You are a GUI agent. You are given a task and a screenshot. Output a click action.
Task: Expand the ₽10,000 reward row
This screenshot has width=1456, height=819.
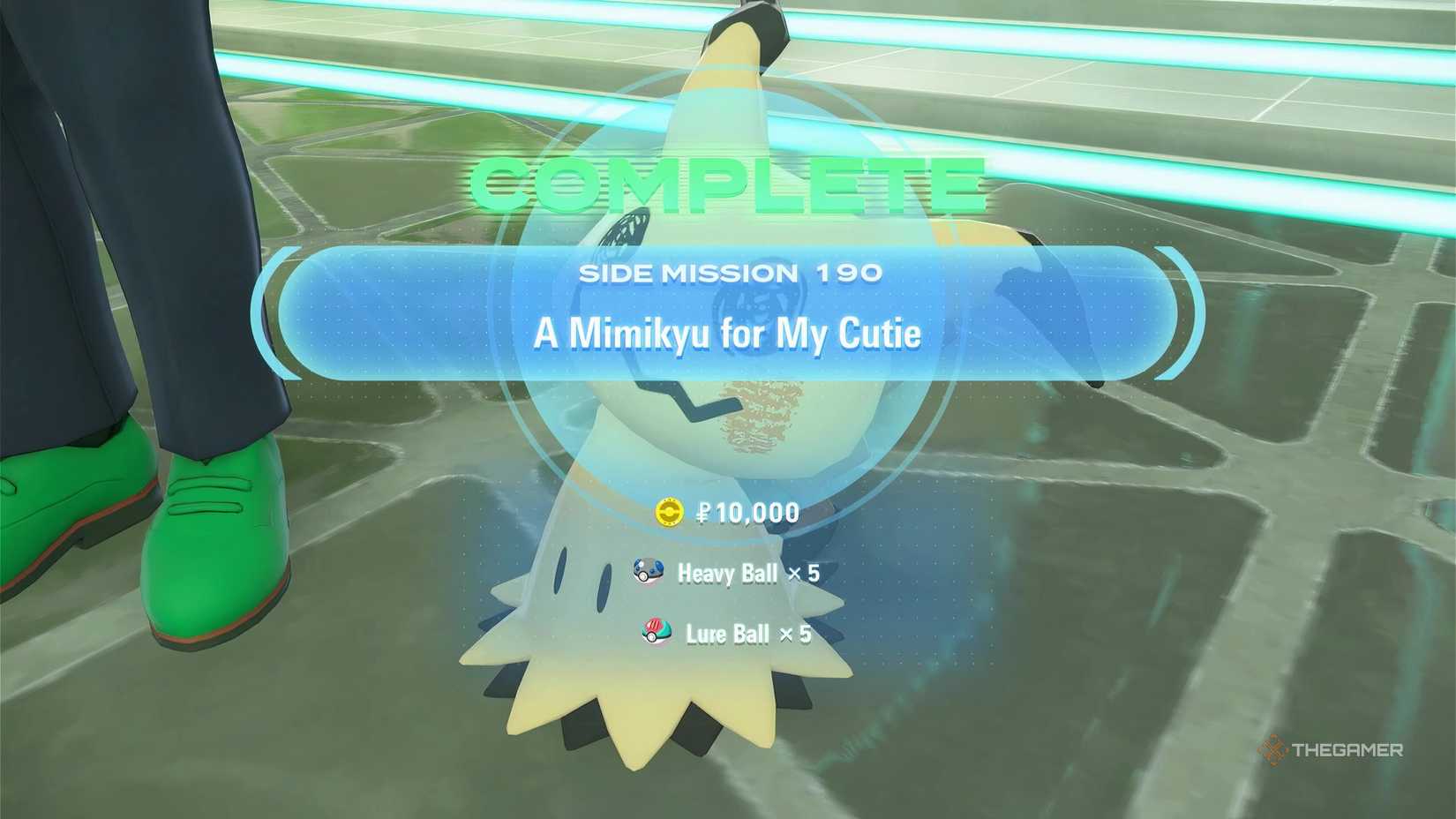(731, 512)
